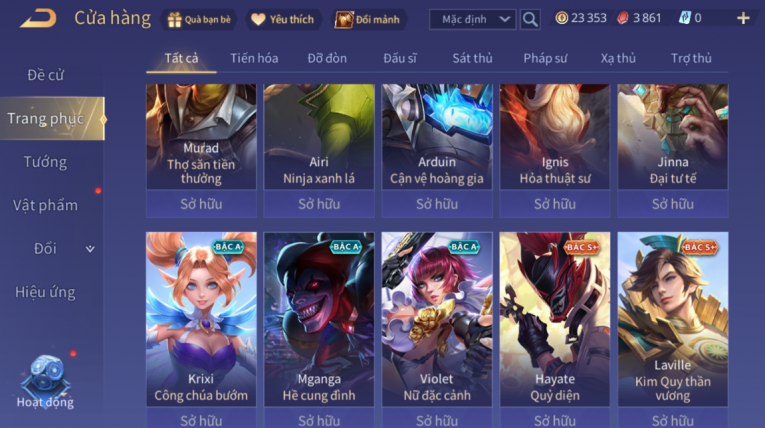Go to the Vật phẩm section

point(45,205)
